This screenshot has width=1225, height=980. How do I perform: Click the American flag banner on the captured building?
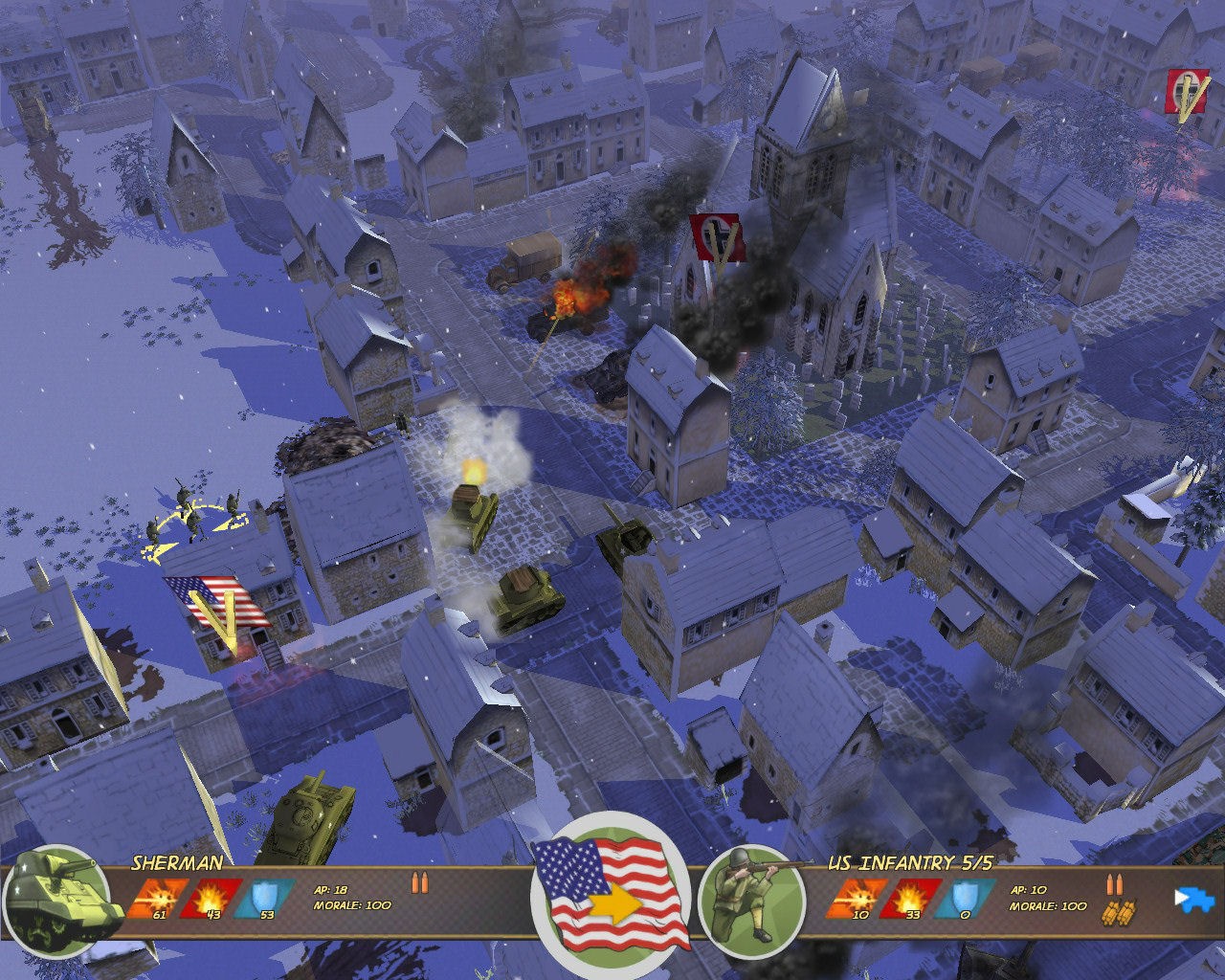(218, 603)
